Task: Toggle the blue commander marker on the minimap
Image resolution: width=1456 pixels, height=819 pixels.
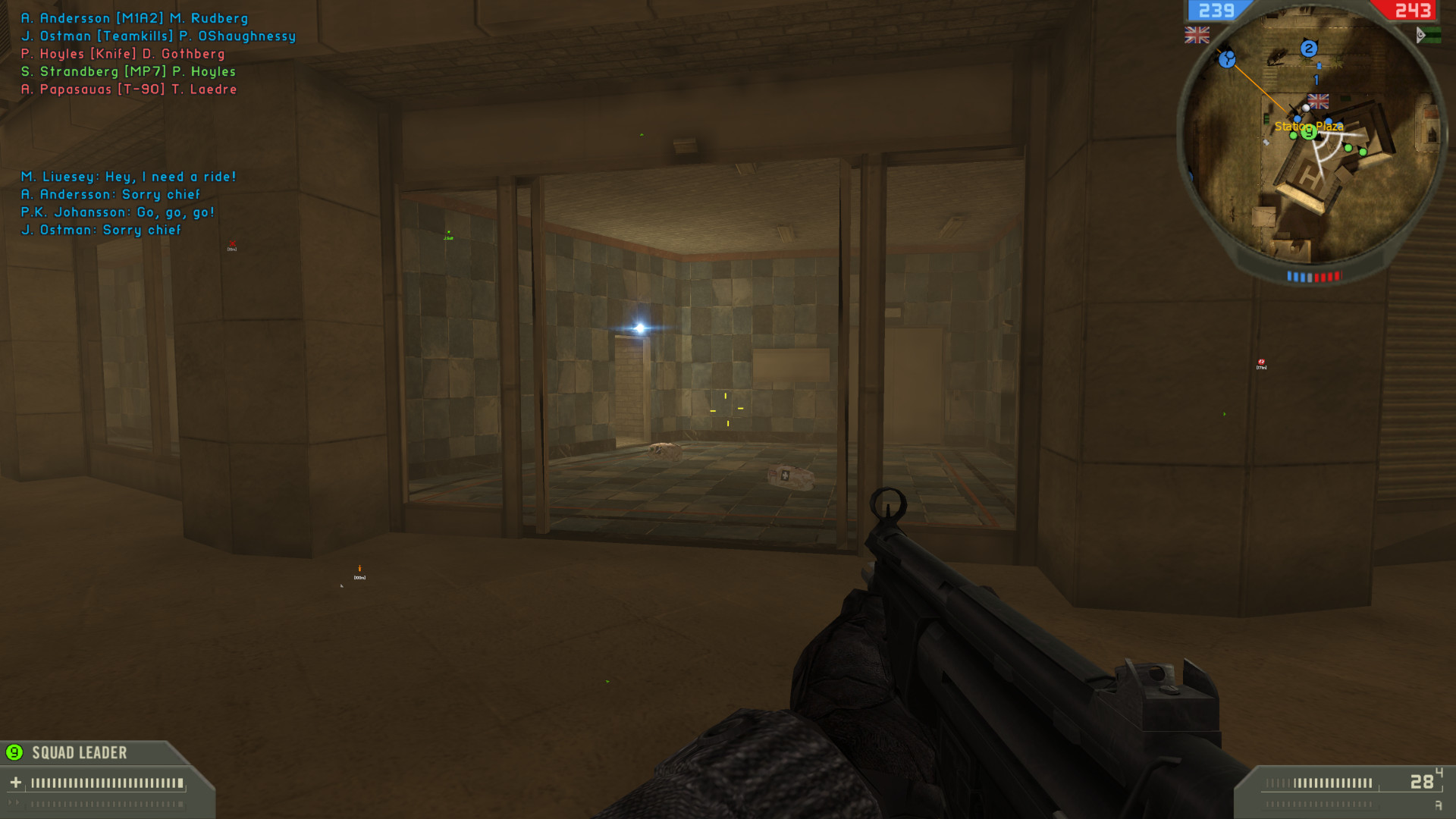Action: (1227, 61)
